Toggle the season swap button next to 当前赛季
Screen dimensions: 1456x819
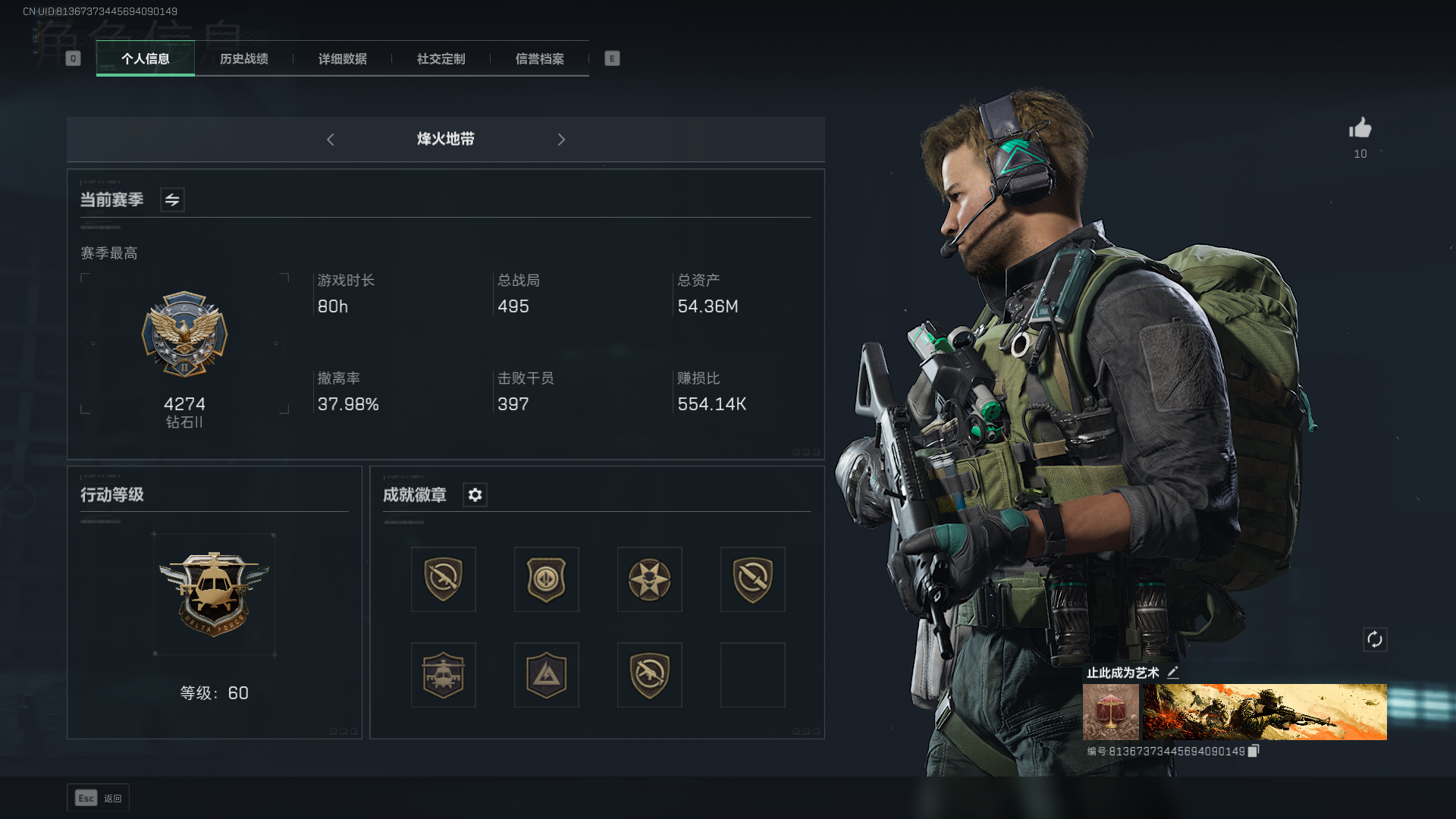click(x=172, y=200)
